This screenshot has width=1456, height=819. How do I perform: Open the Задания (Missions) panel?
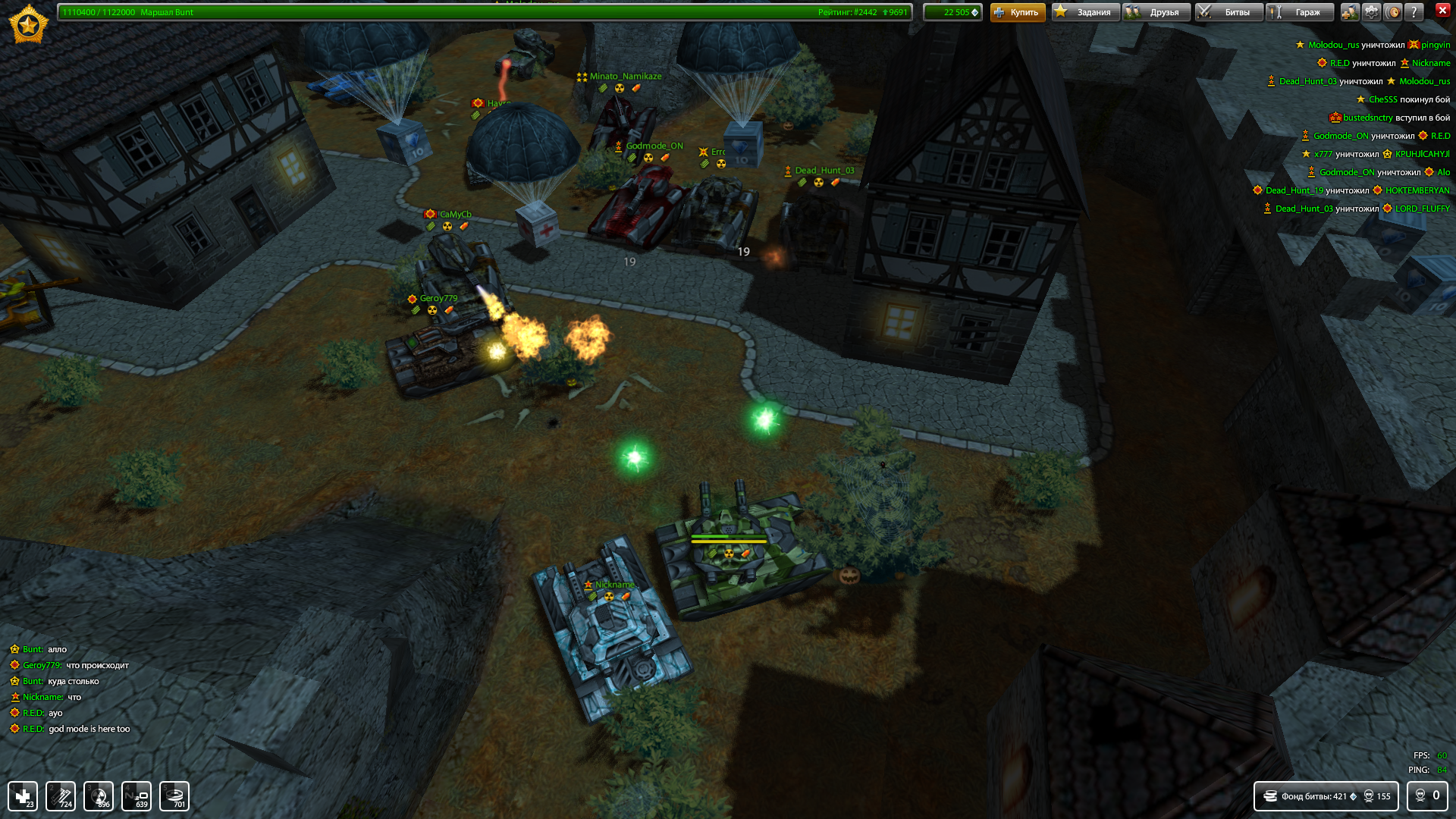pyautogui.click(x=1084, y=12)
